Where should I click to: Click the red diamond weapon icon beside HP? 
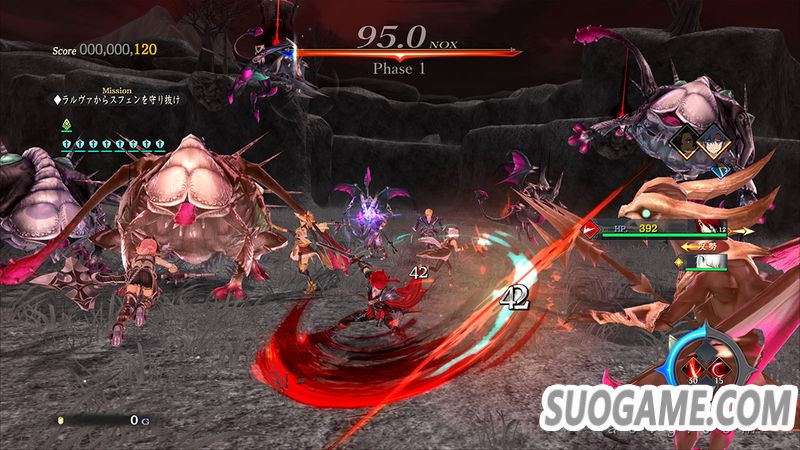[590, 230]
